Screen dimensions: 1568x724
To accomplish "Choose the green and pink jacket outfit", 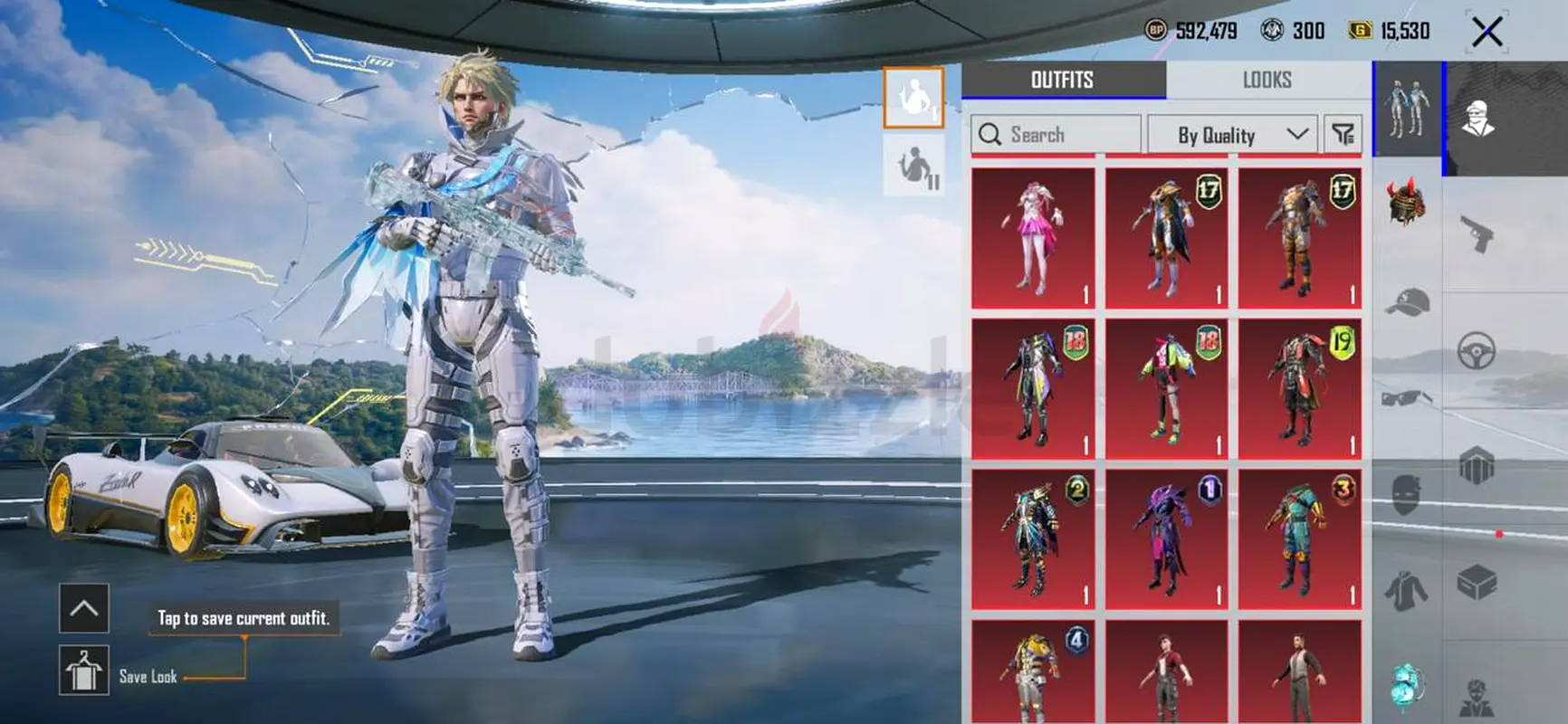I will (x=1166, y=388).
